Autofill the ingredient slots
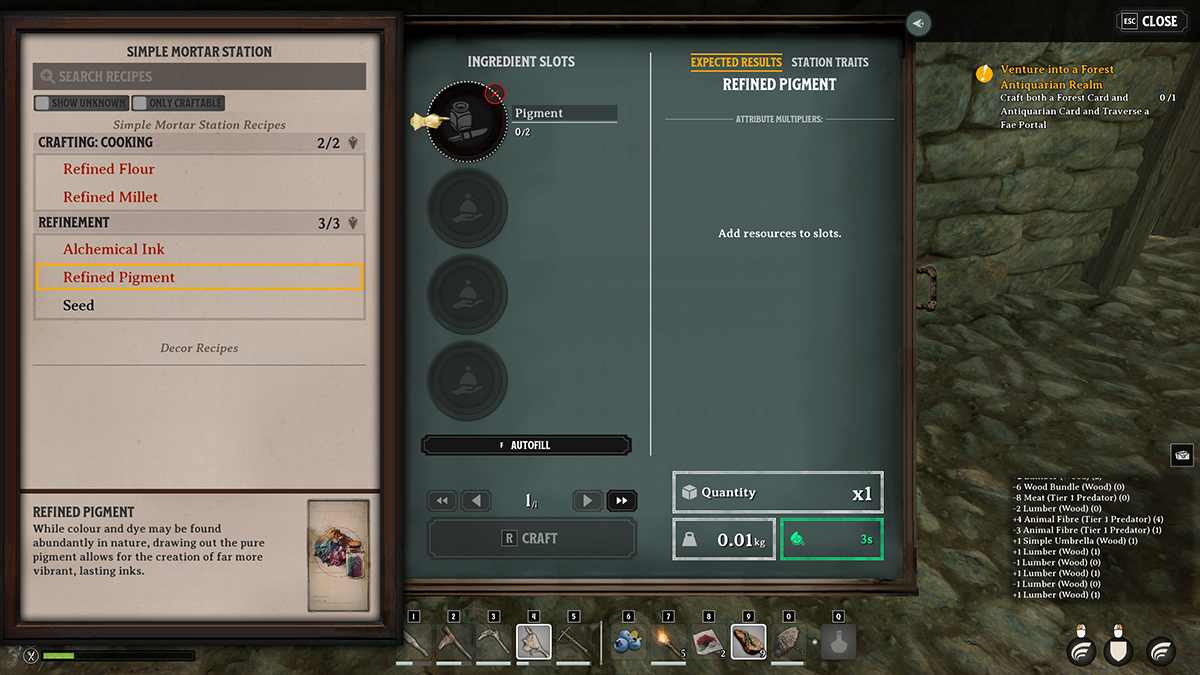Image resolution: width=1200 pixels, height=675 pixels. 526,445
